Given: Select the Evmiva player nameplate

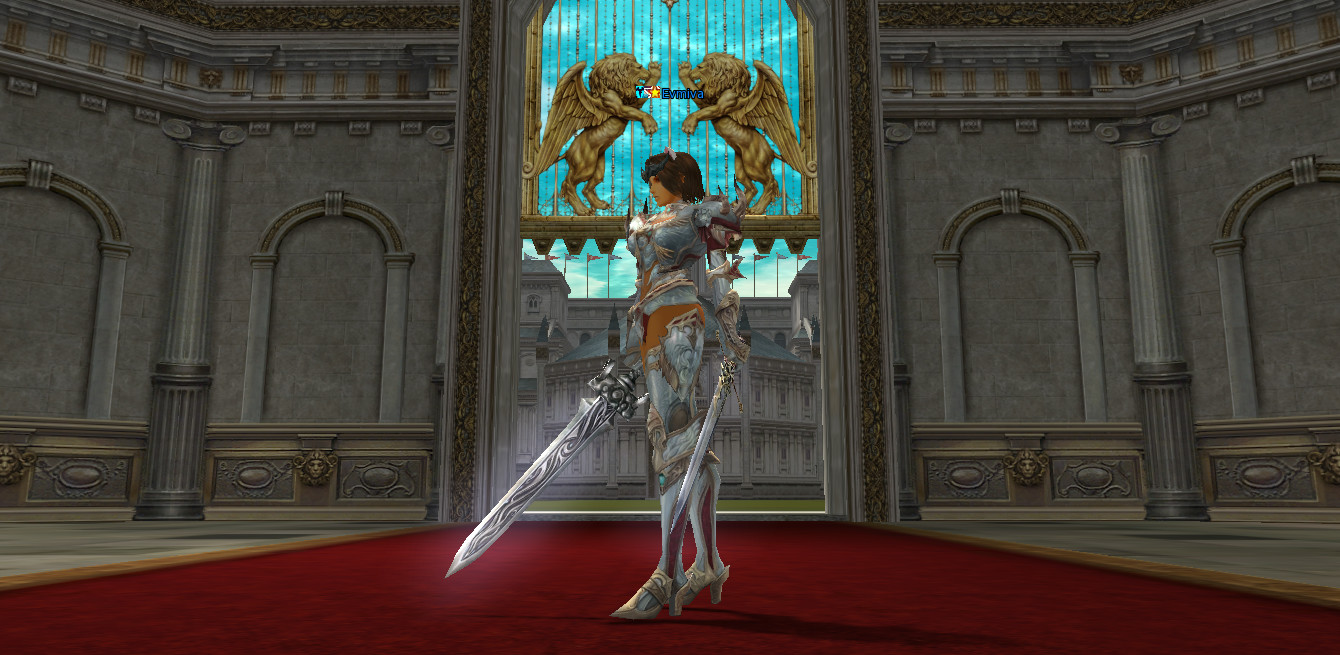Looking at the screenshot, I should 682,93.
